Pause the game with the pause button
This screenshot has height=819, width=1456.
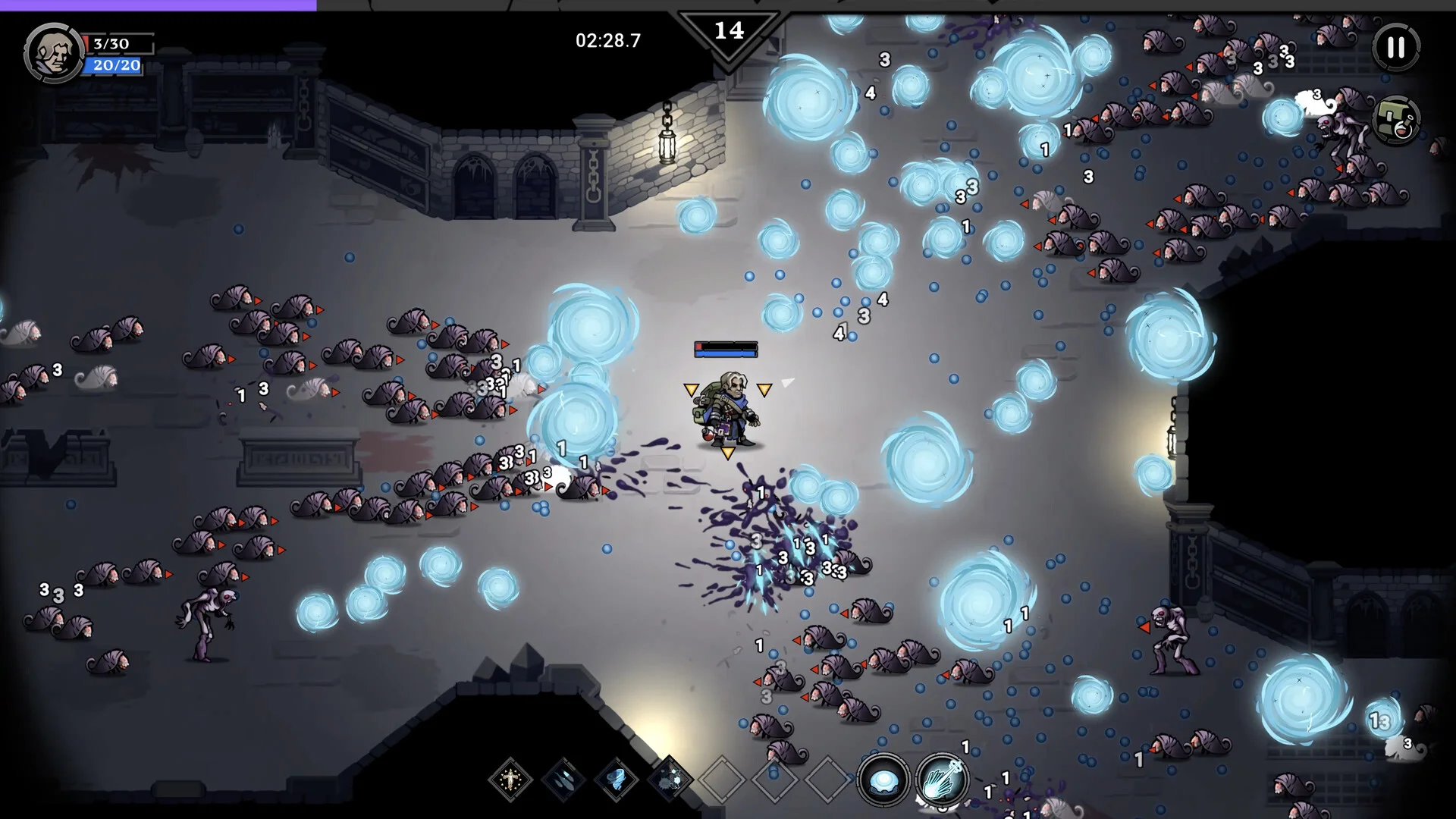click(1396, 48)
